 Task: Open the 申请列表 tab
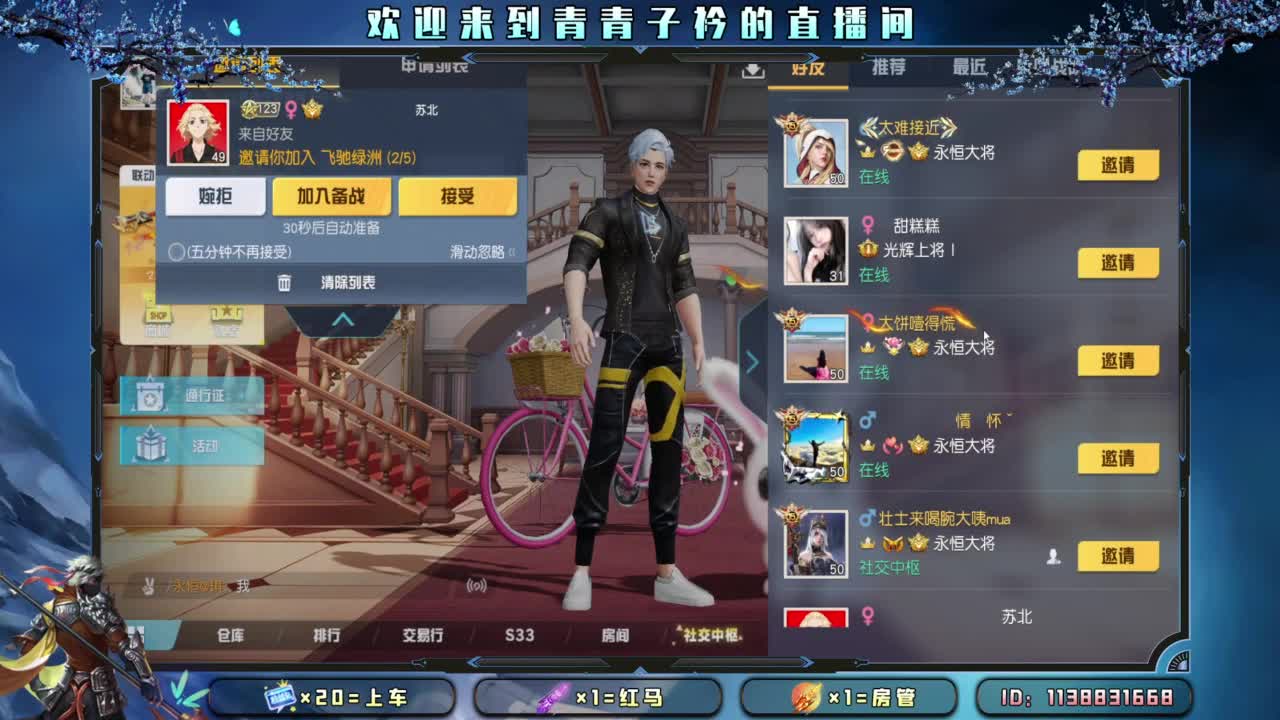pos(436,68)
